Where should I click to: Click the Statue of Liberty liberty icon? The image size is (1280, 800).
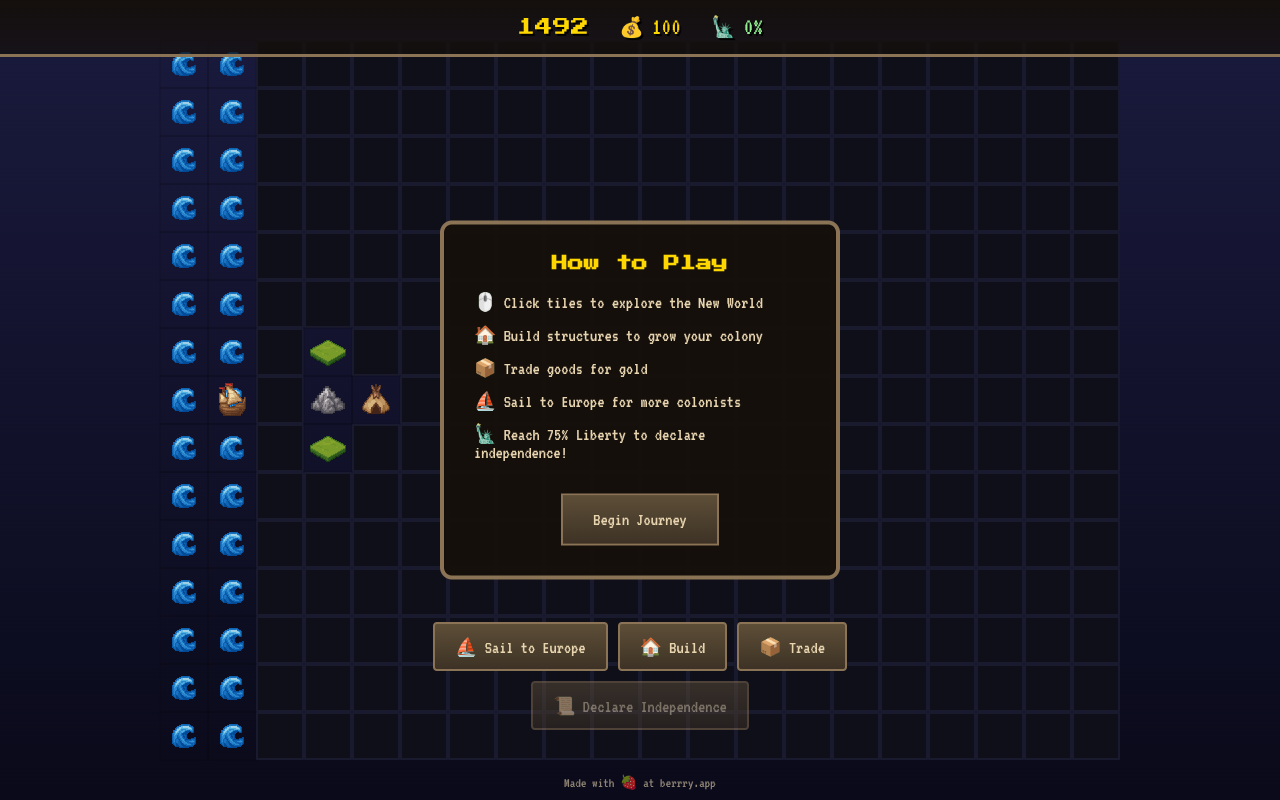tap(721, 27)
